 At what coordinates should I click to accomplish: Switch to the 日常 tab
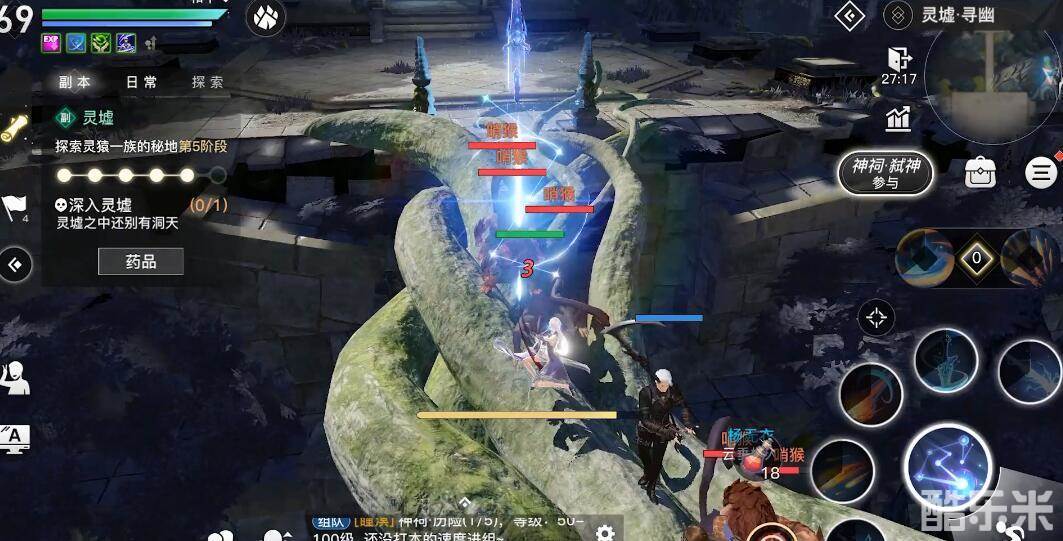click(141, 83)
